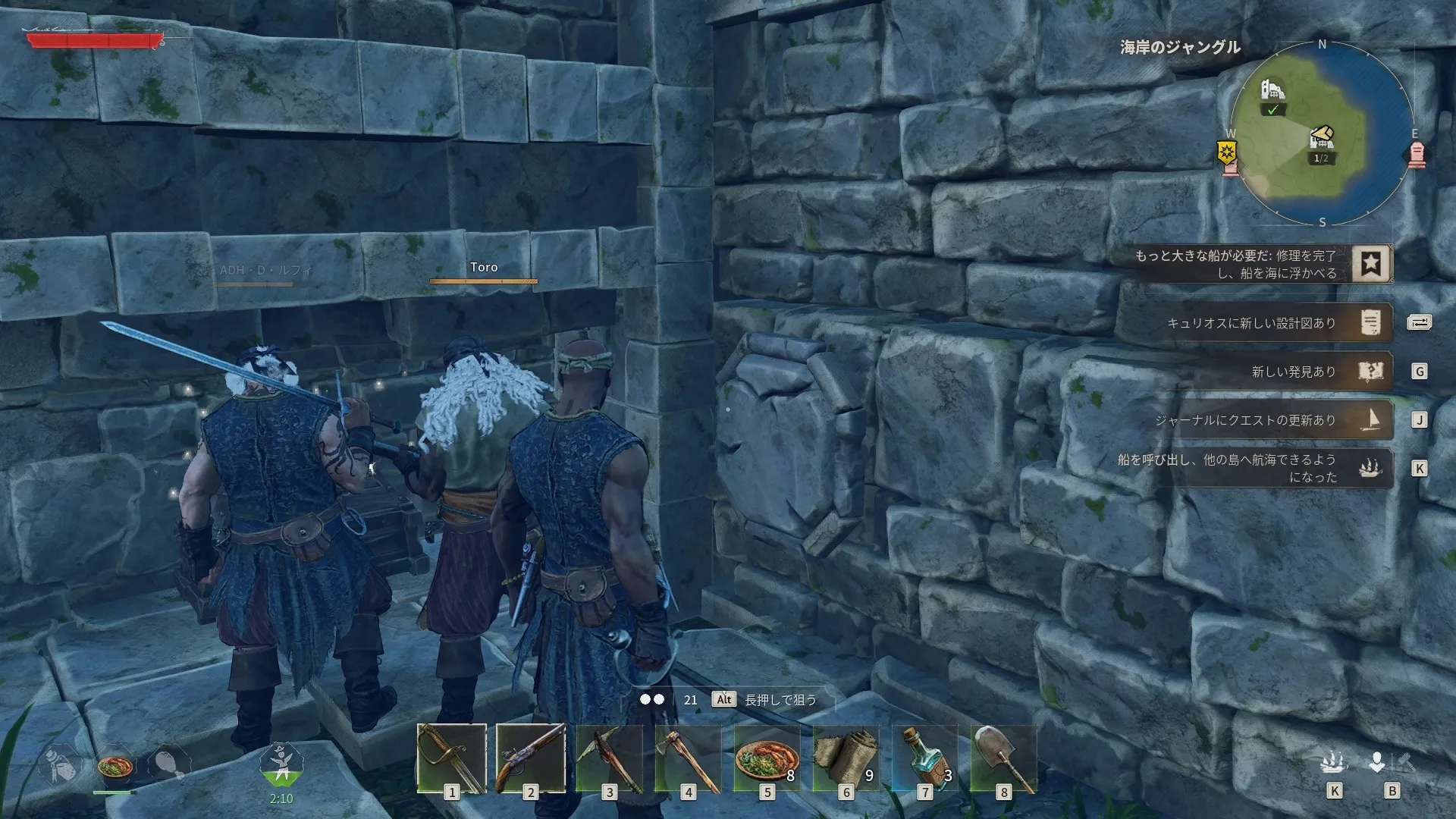View the 新しい発見あり discovery notification
The height and width of the screenshot is (819, 1456).
coord(1370,372)
